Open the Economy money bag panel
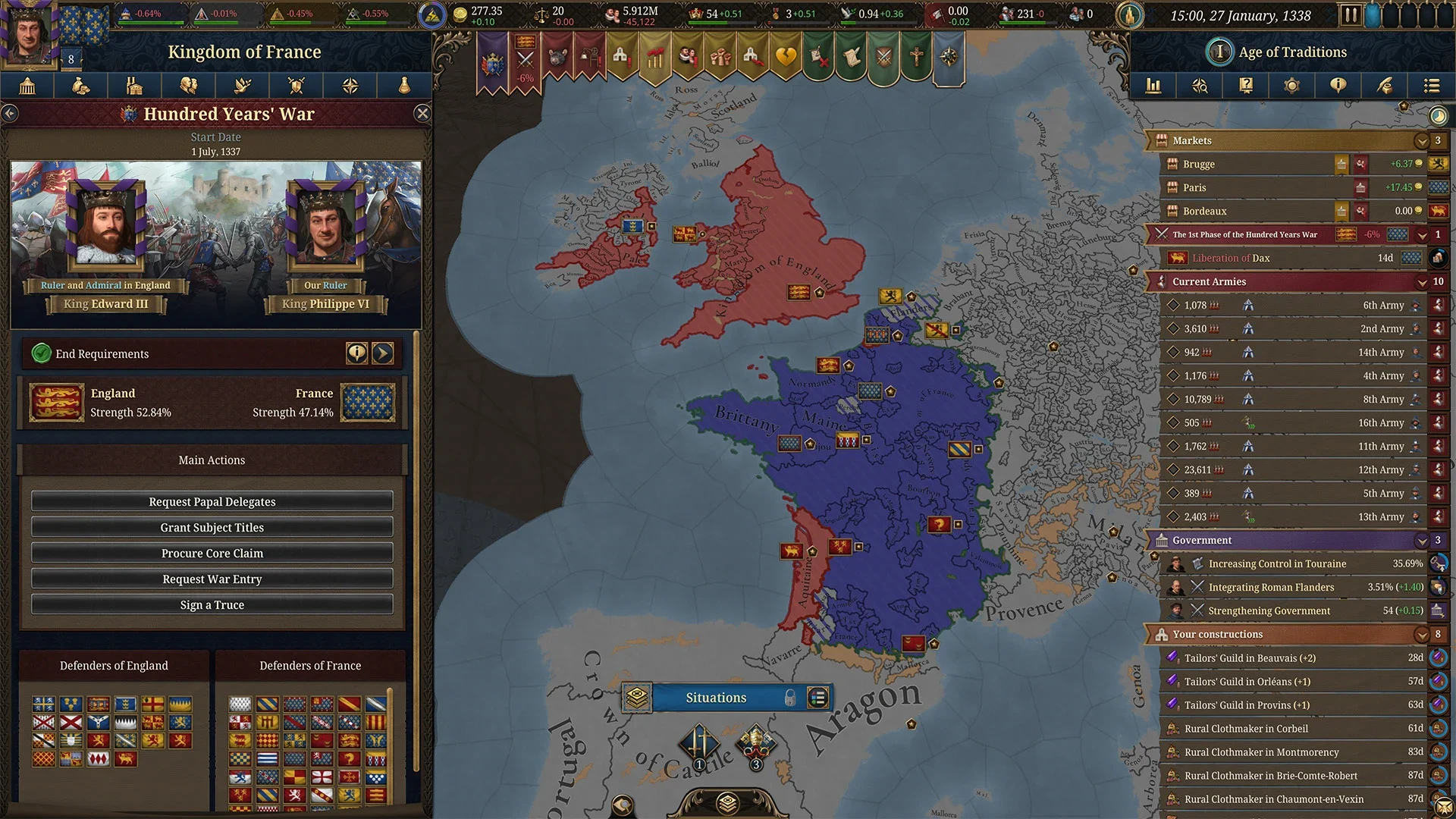Viewport: 1456px width, 819px height. click(x=81, y=86)
